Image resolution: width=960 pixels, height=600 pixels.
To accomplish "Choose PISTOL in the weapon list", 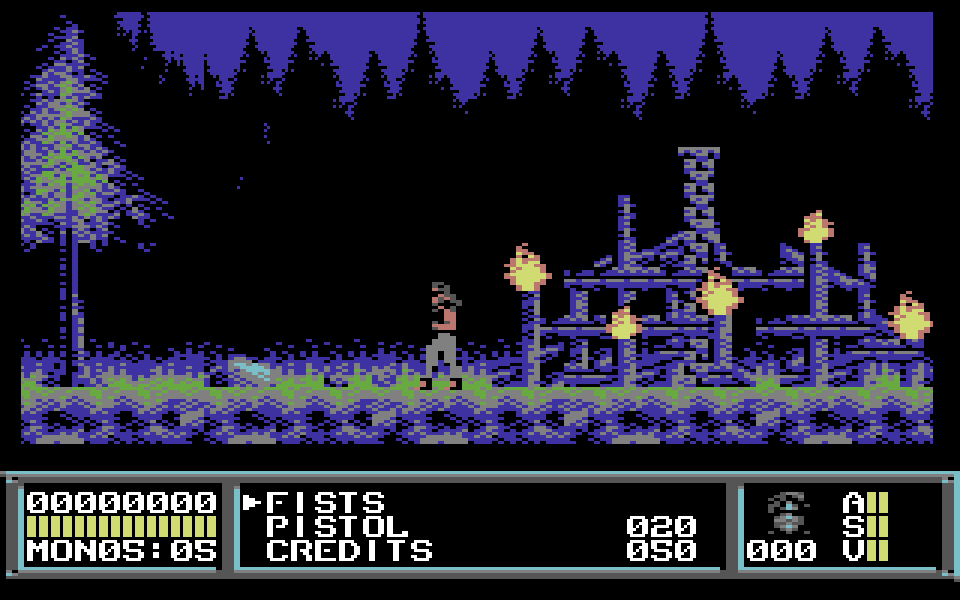I will point(337,526).
